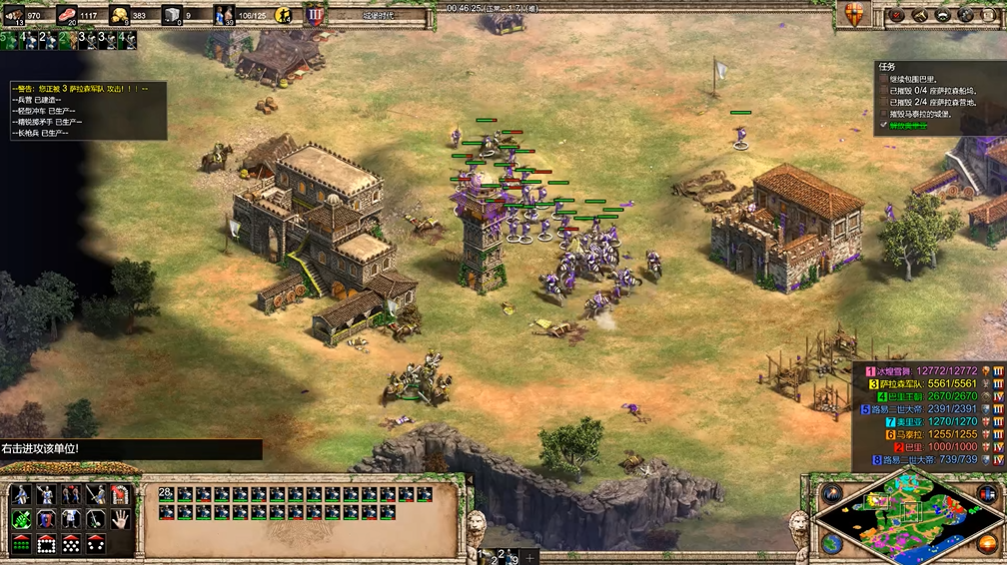Choose the line formation with green dots
The height and width of the screenshot is (565, 1007).
click(x=22, y=544)
